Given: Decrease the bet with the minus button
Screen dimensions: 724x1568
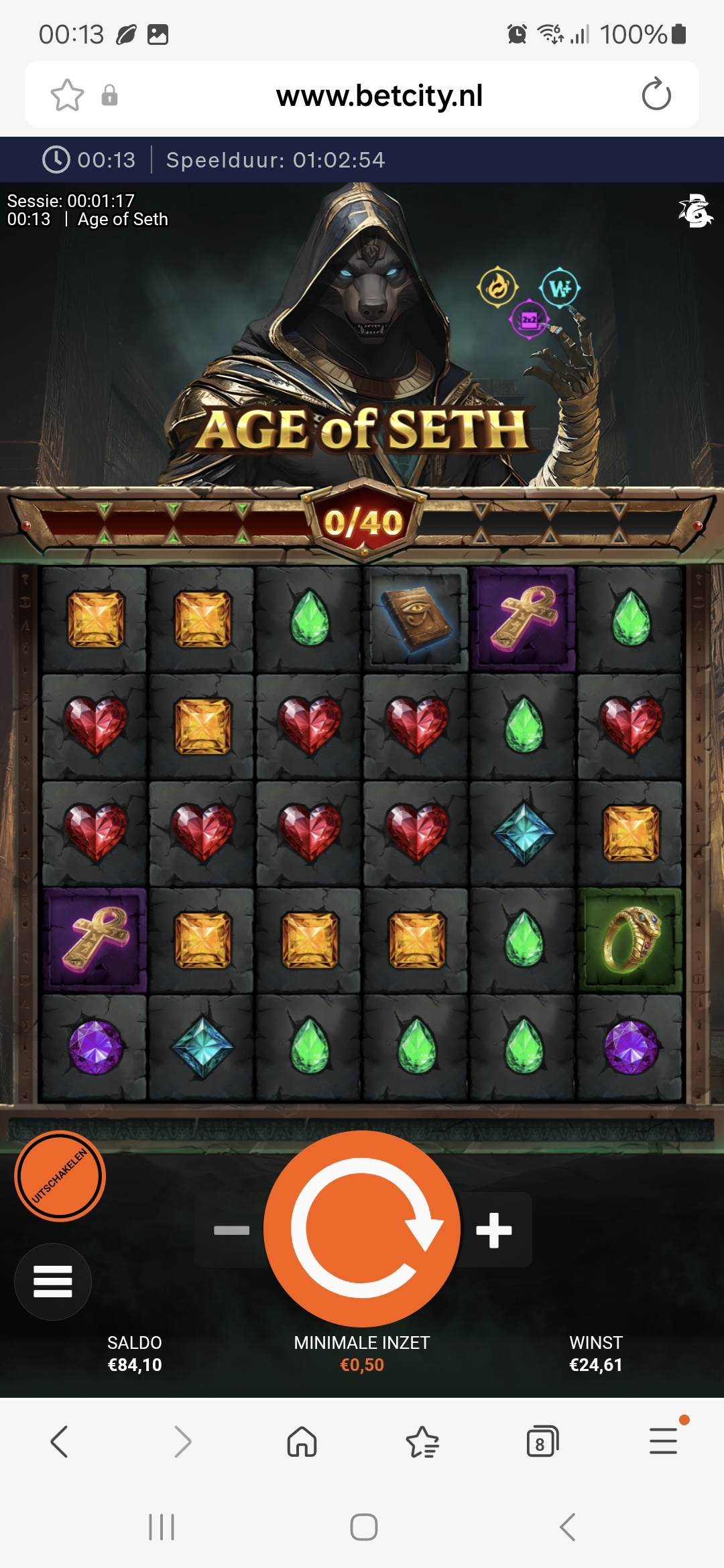Looking at the screenshot, I should pyautogui.click(x=231, y=1230).
